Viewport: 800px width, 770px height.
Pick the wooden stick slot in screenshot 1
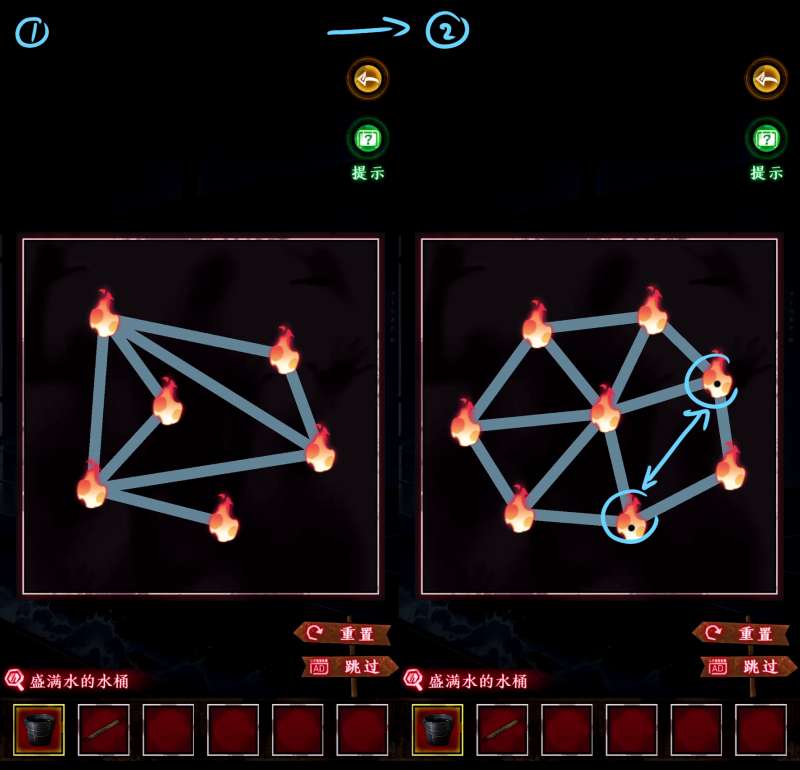(103, 730)
